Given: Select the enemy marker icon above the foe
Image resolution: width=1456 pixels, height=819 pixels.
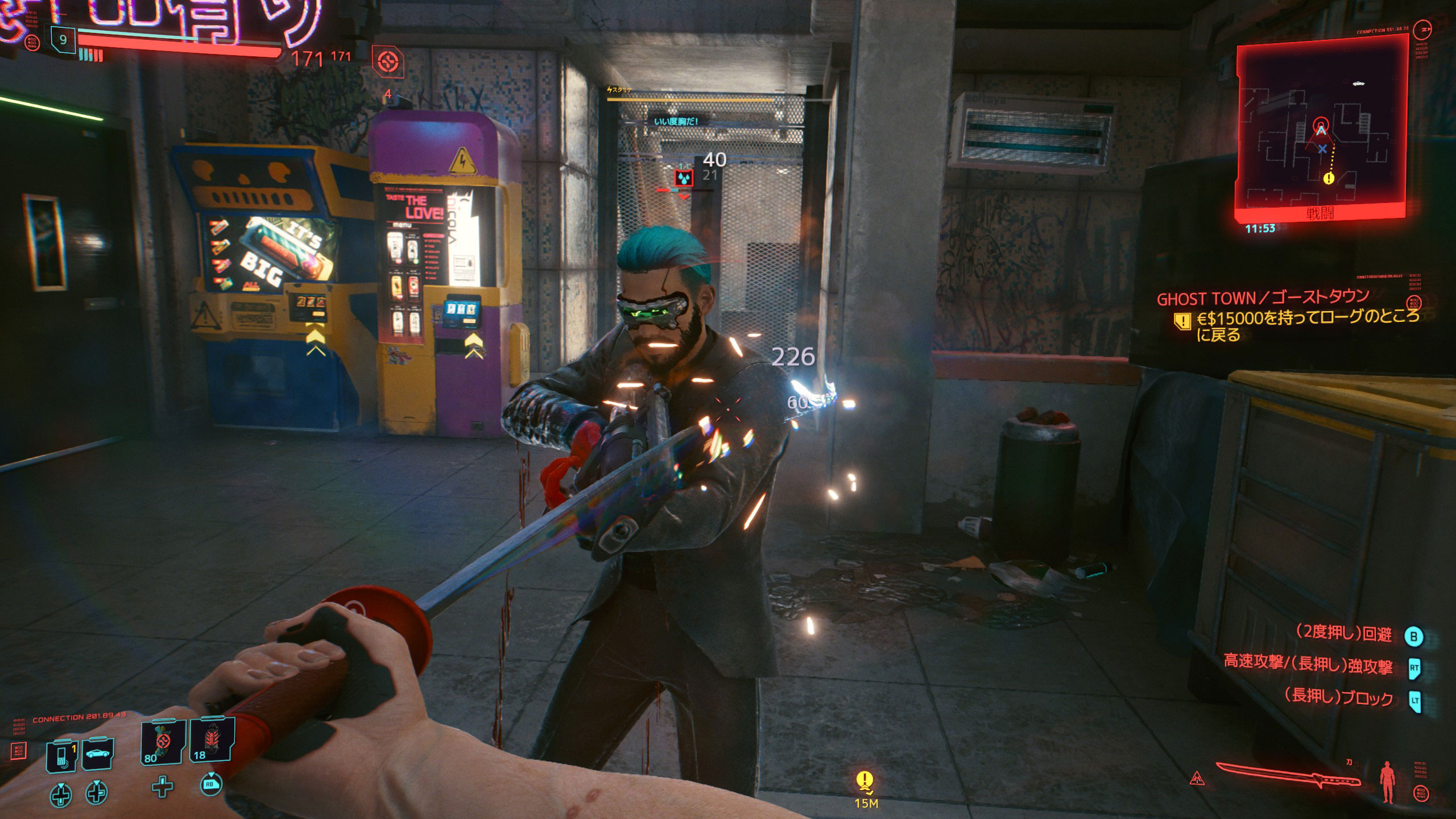Looking at the screenshot, I should [x=684, y=179].
